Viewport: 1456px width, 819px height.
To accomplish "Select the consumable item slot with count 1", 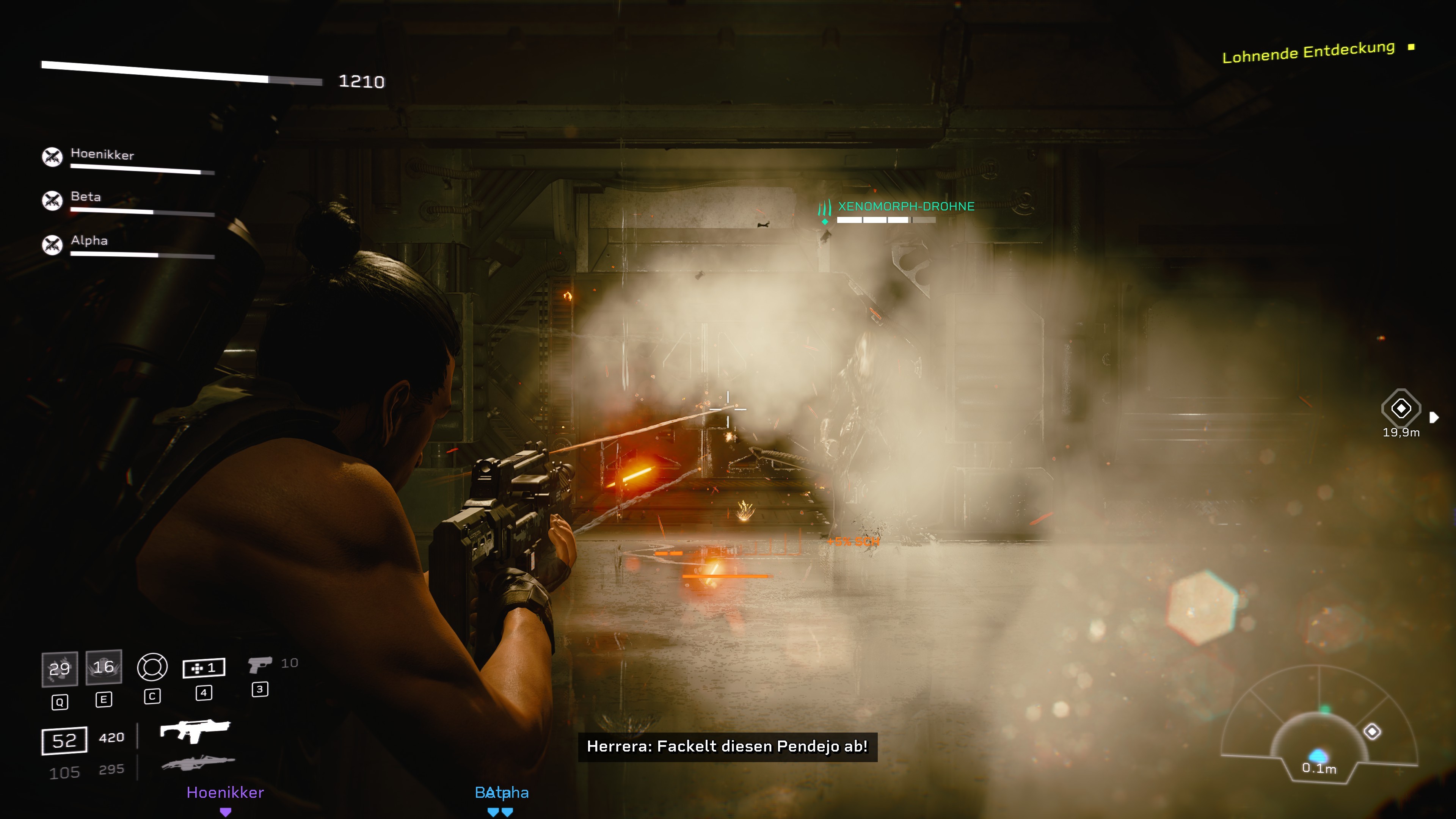I will click(x=204, y=668).
